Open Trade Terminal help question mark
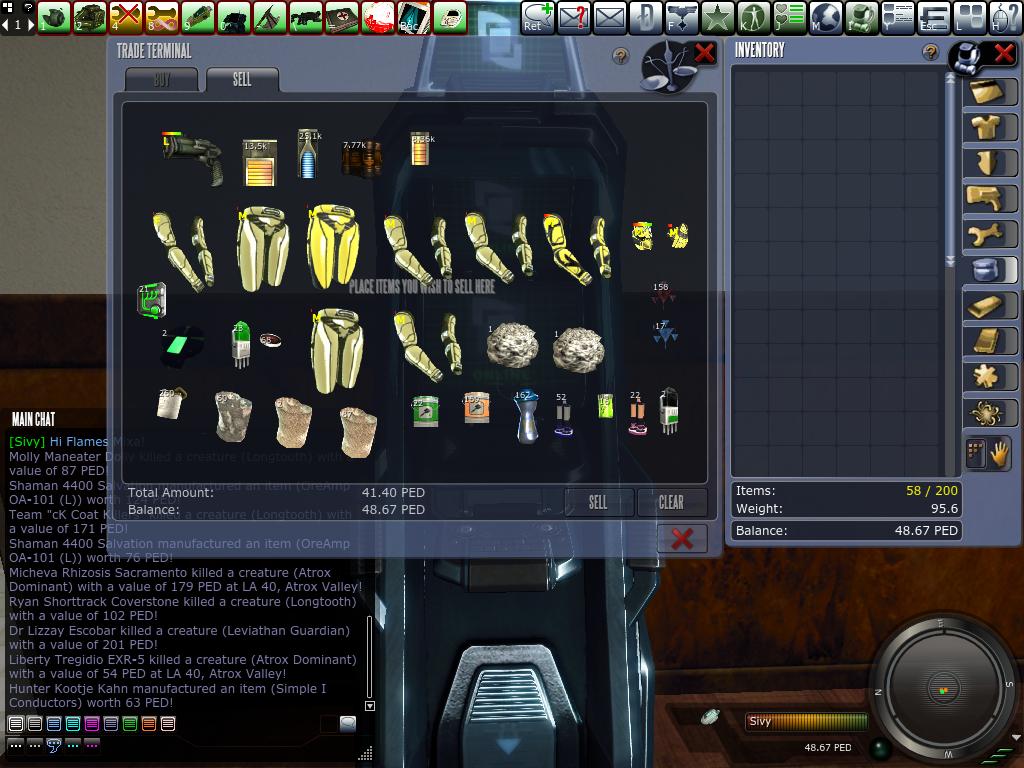Viewport: 1024px width, 768px height. point(620,57)
